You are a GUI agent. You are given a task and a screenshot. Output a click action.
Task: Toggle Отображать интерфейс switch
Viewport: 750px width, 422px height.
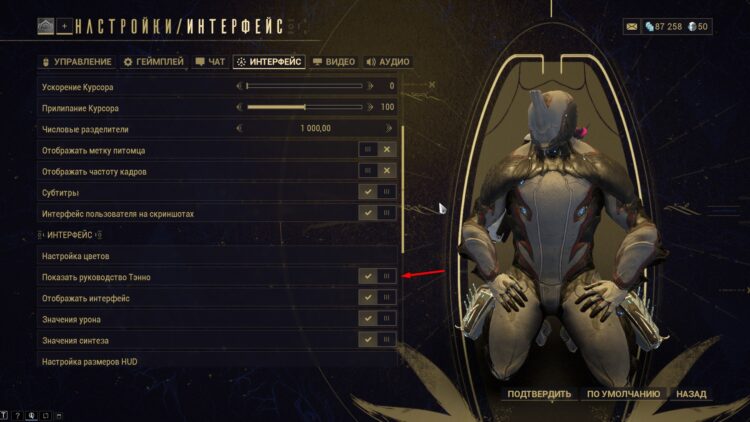(378, 298)
